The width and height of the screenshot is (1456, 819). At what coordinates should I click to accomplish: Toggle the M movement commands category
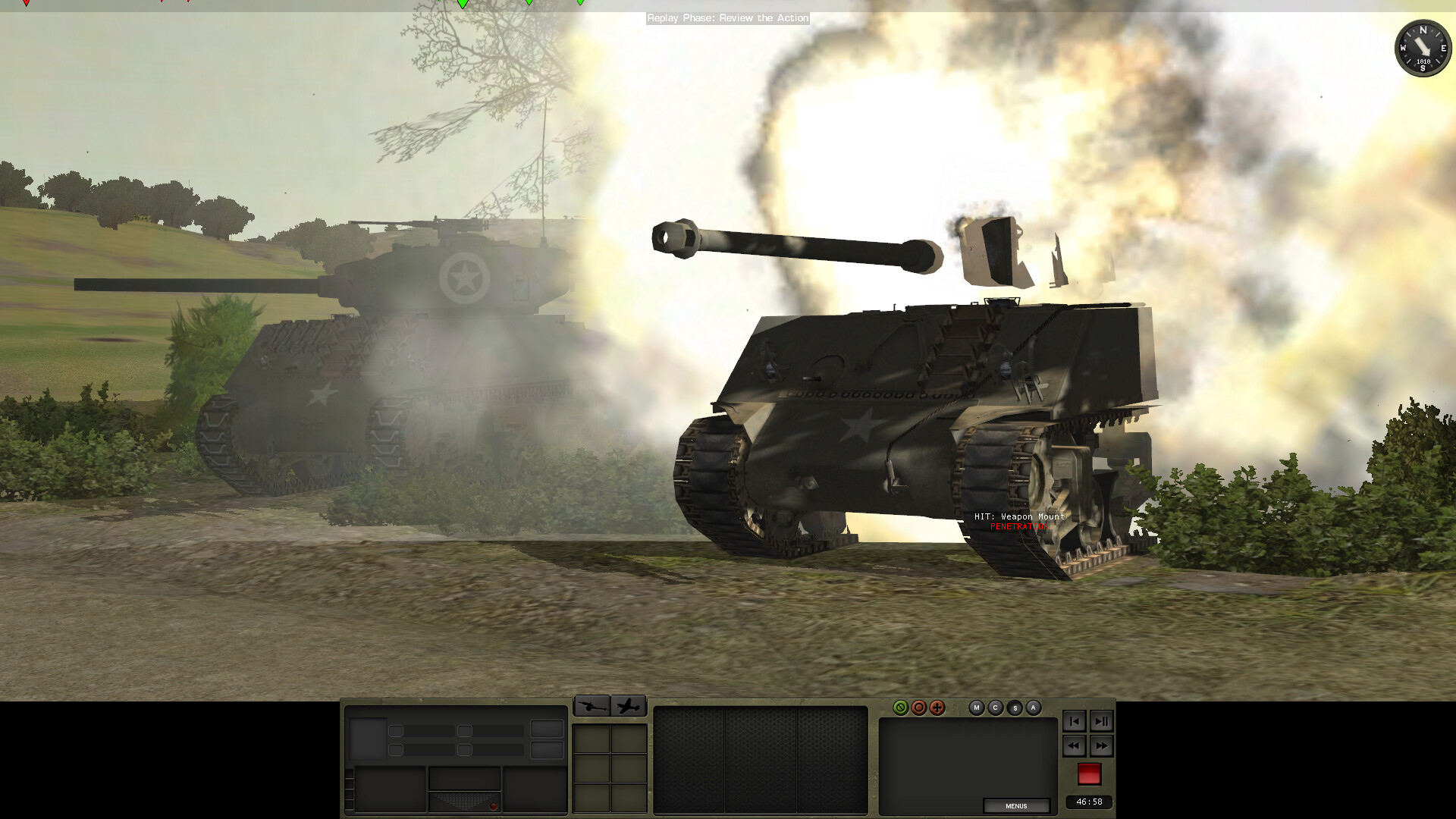coord(977,707)
